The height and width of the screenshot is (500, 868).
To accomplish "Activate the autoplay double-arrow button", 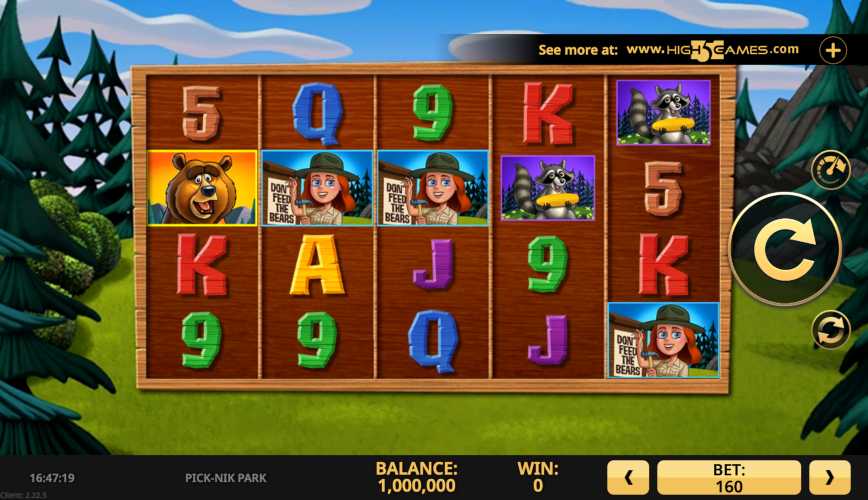I will pos(830,330).
